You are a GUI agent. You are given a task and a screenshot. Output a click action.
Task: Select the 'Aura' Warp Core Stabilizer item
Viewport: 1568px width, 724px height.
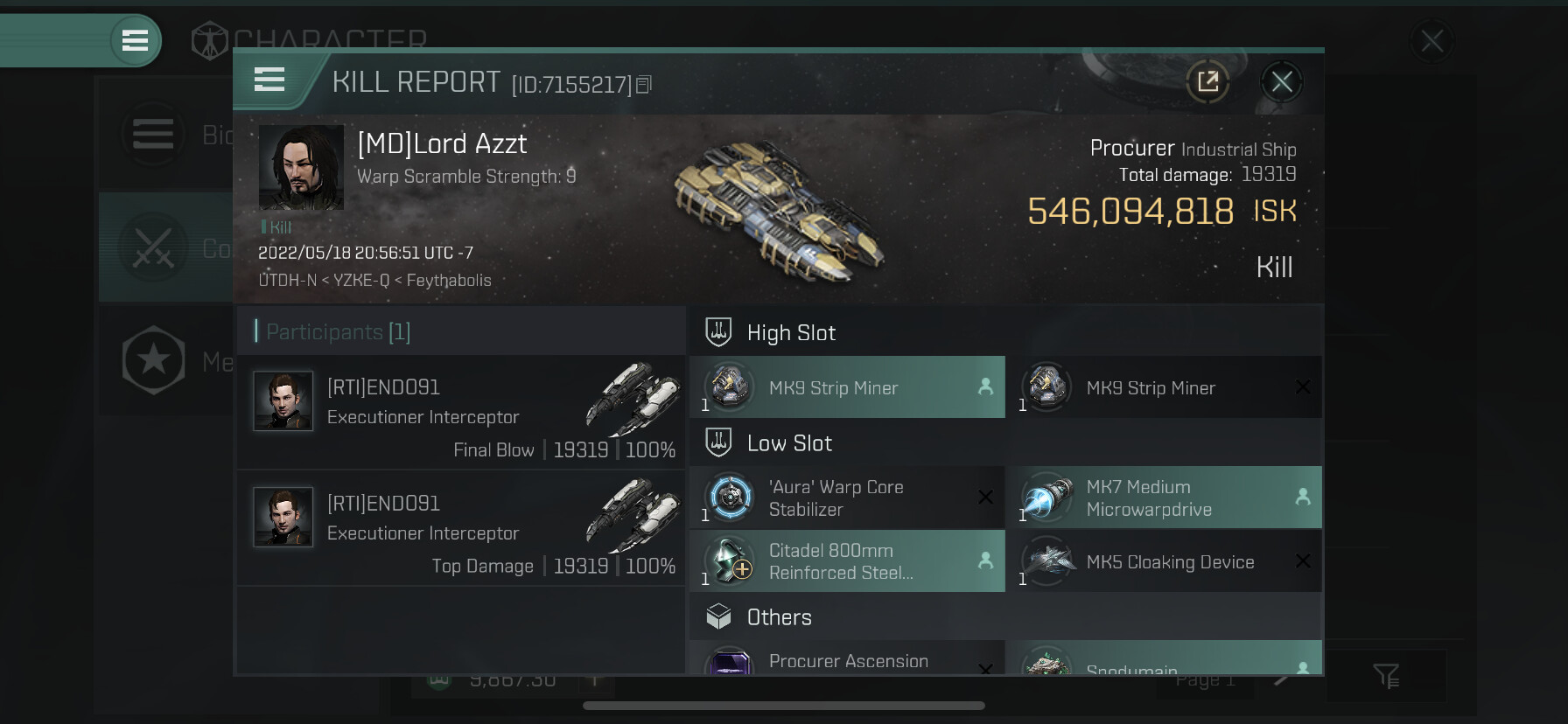click(x=847, y=498)
